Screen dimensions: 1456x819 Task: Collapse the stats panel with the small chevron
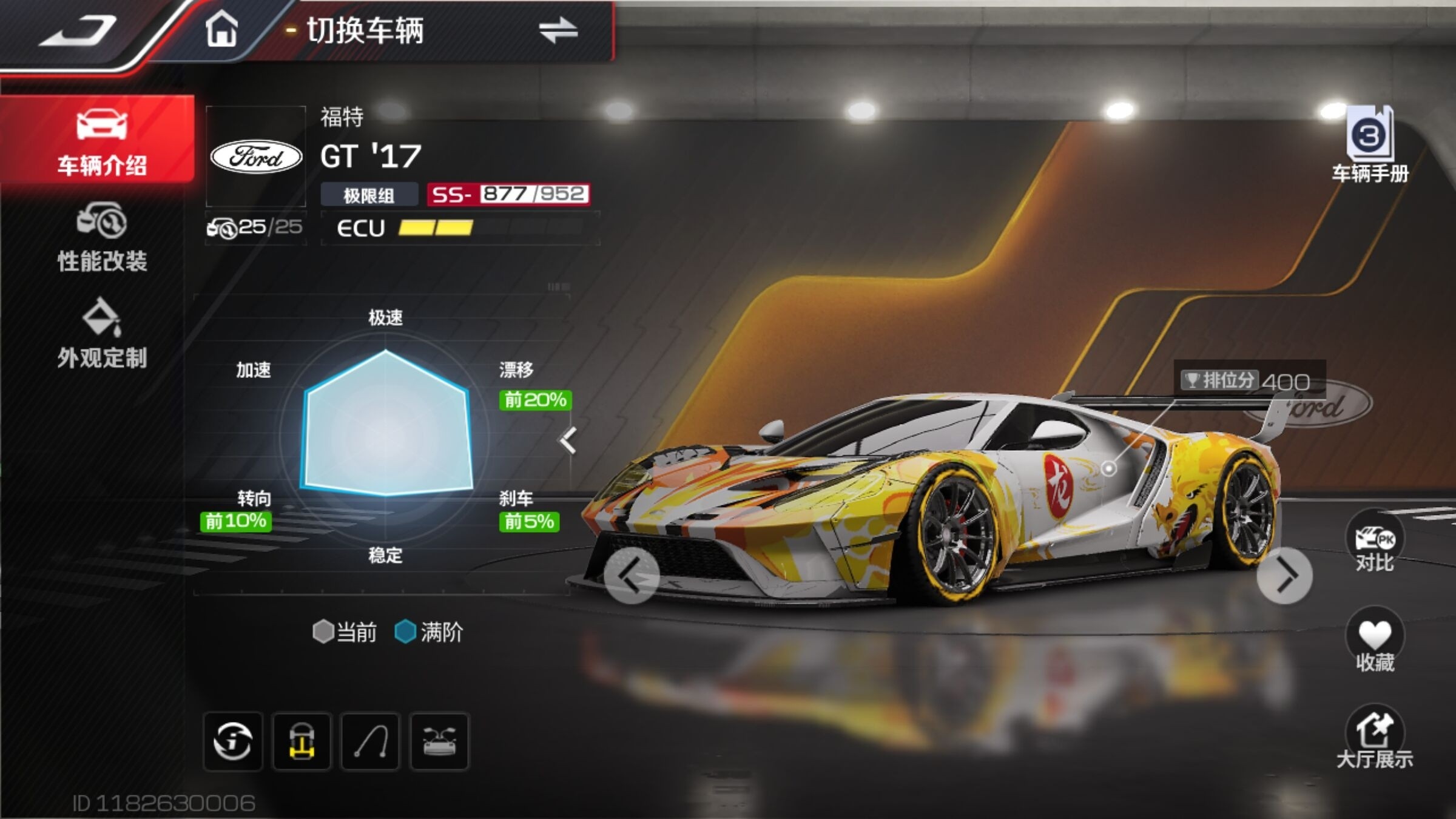pos(568,440)
